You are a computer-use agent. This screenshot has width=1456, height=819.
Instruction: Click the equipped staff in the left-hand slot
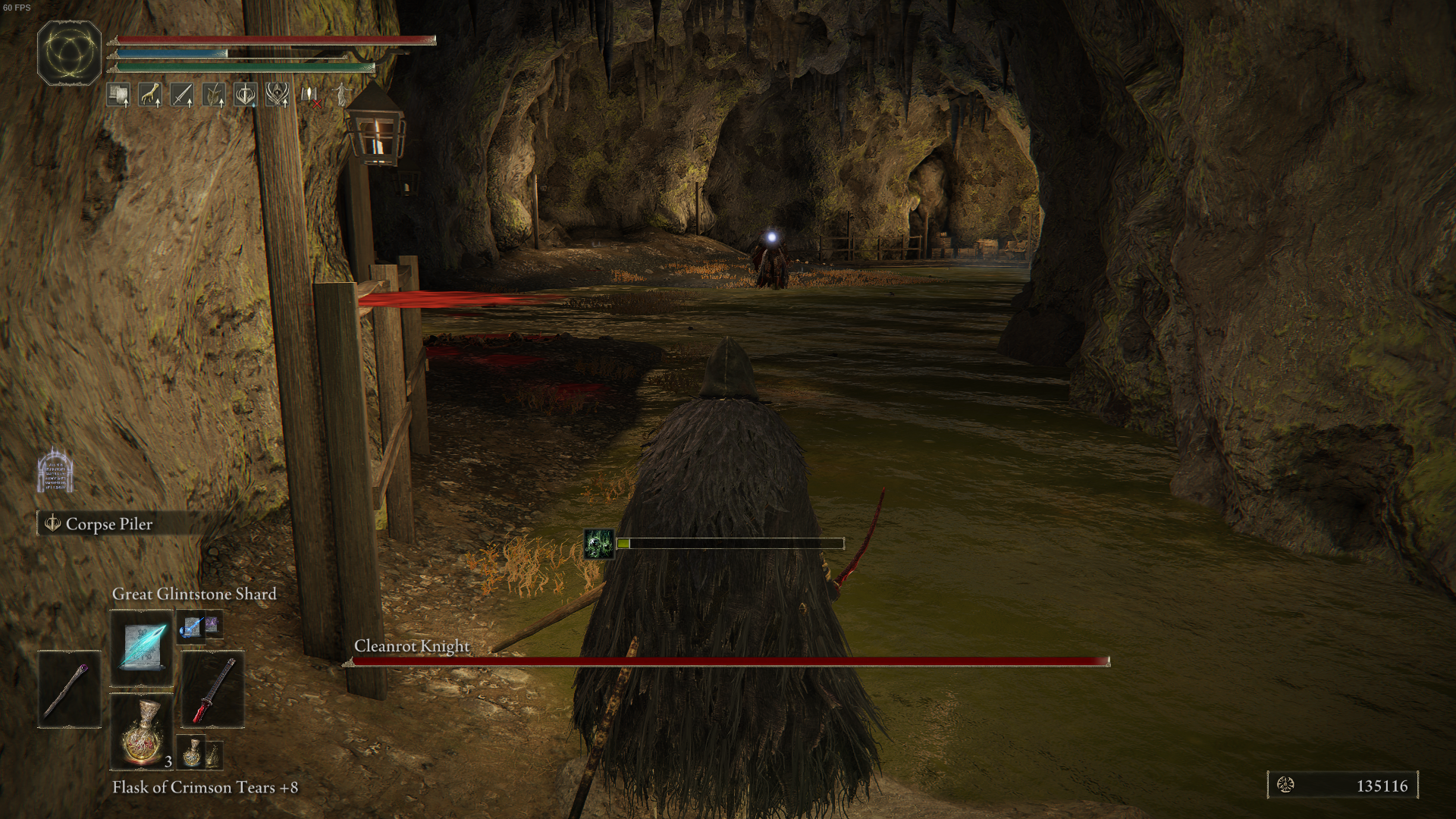pos(69,690)
